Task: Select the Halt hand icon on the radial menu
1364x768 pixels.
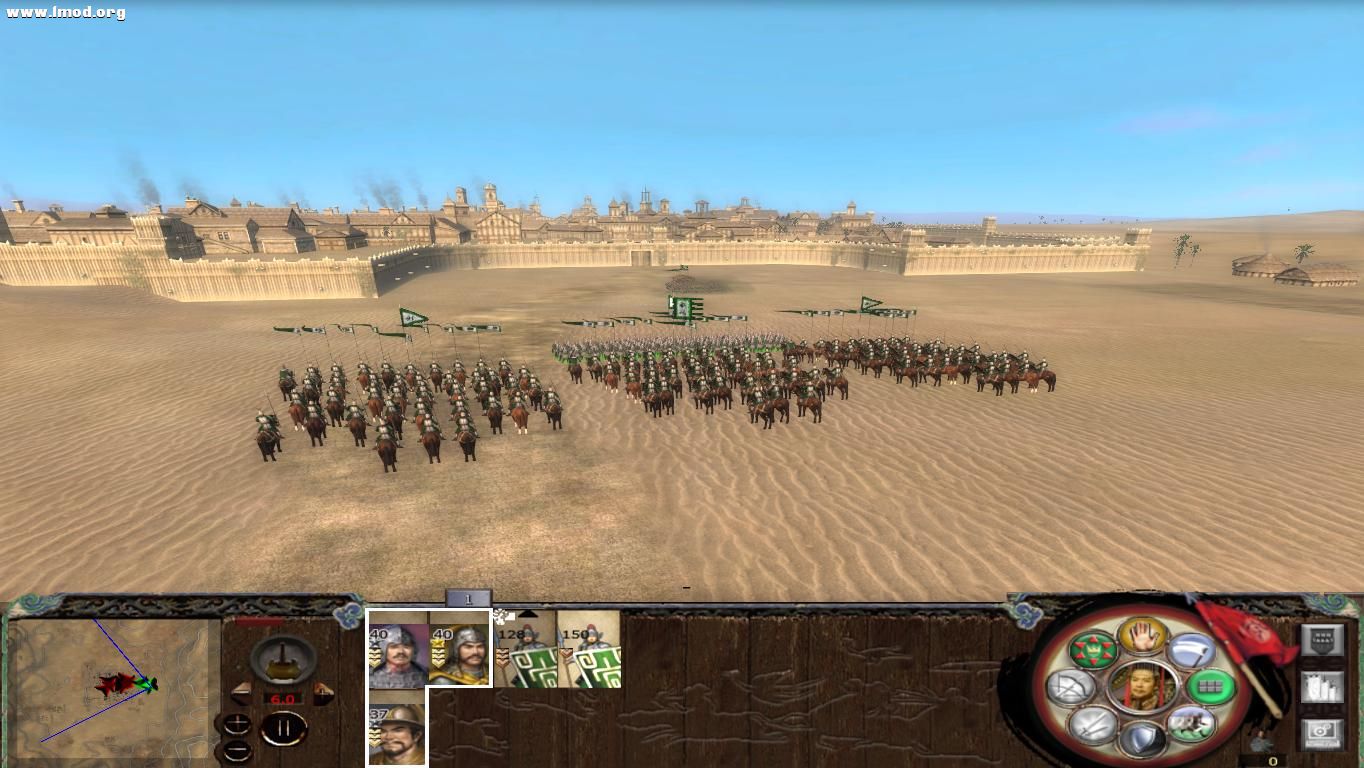Action: click(x=1142, y=638)
